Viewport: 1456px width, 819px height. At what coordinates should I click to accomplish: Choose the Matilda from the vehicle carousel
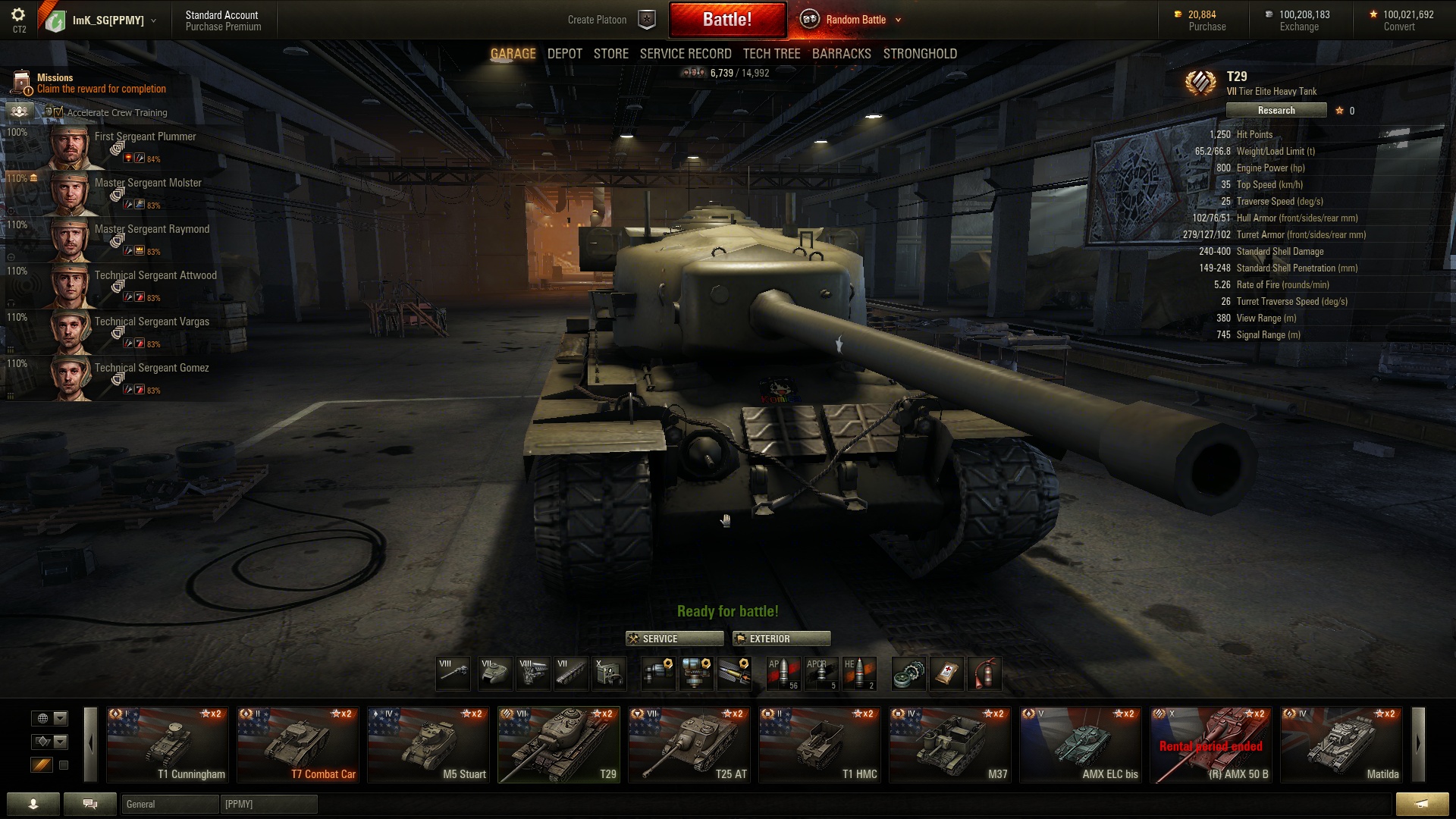click(x=1341, y=744)
